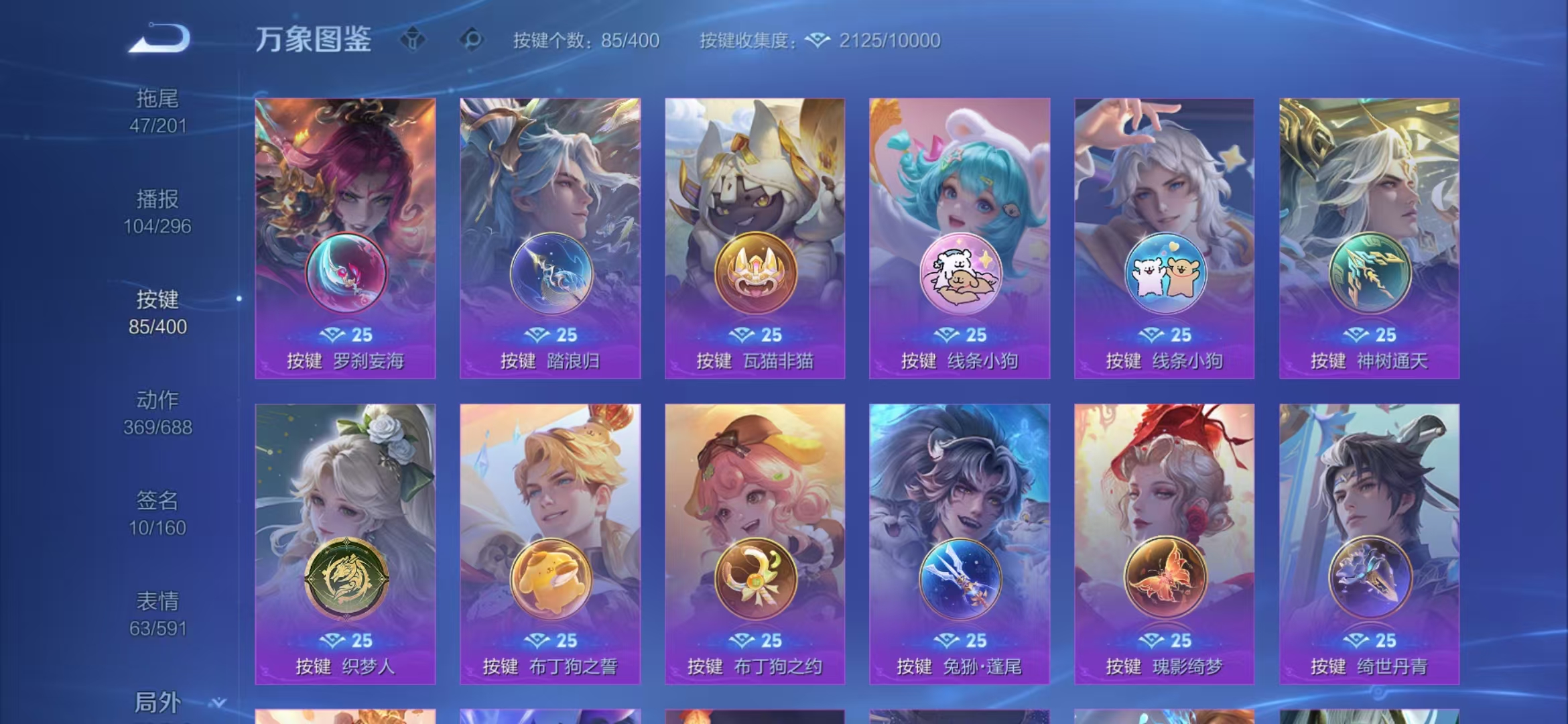Open the filter icon beside 万象图鉴 title
The image size is (1568, 724).
(x=413, y=40)
